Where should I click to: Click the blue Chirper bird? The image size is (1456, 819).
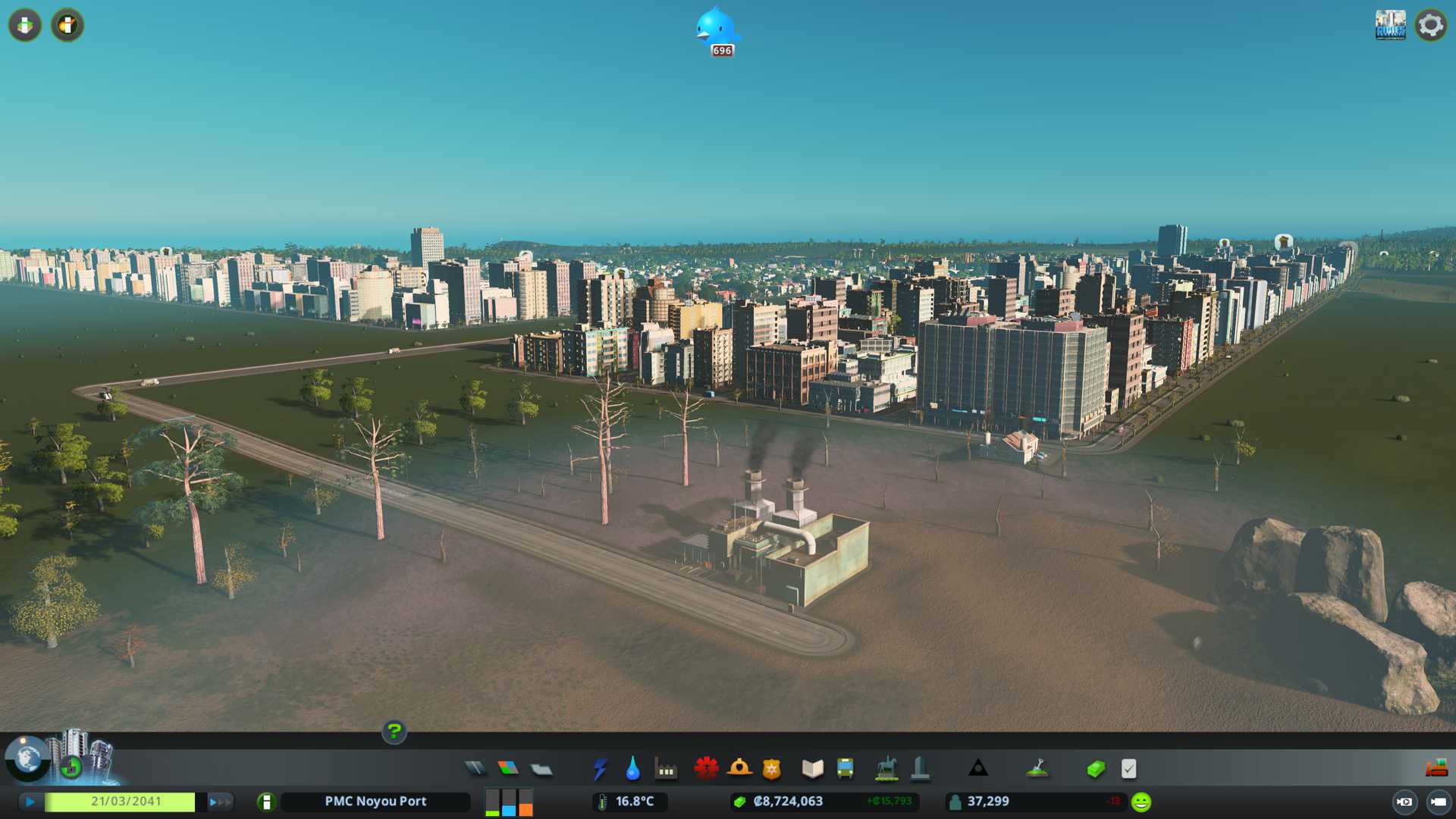(715, 29)
